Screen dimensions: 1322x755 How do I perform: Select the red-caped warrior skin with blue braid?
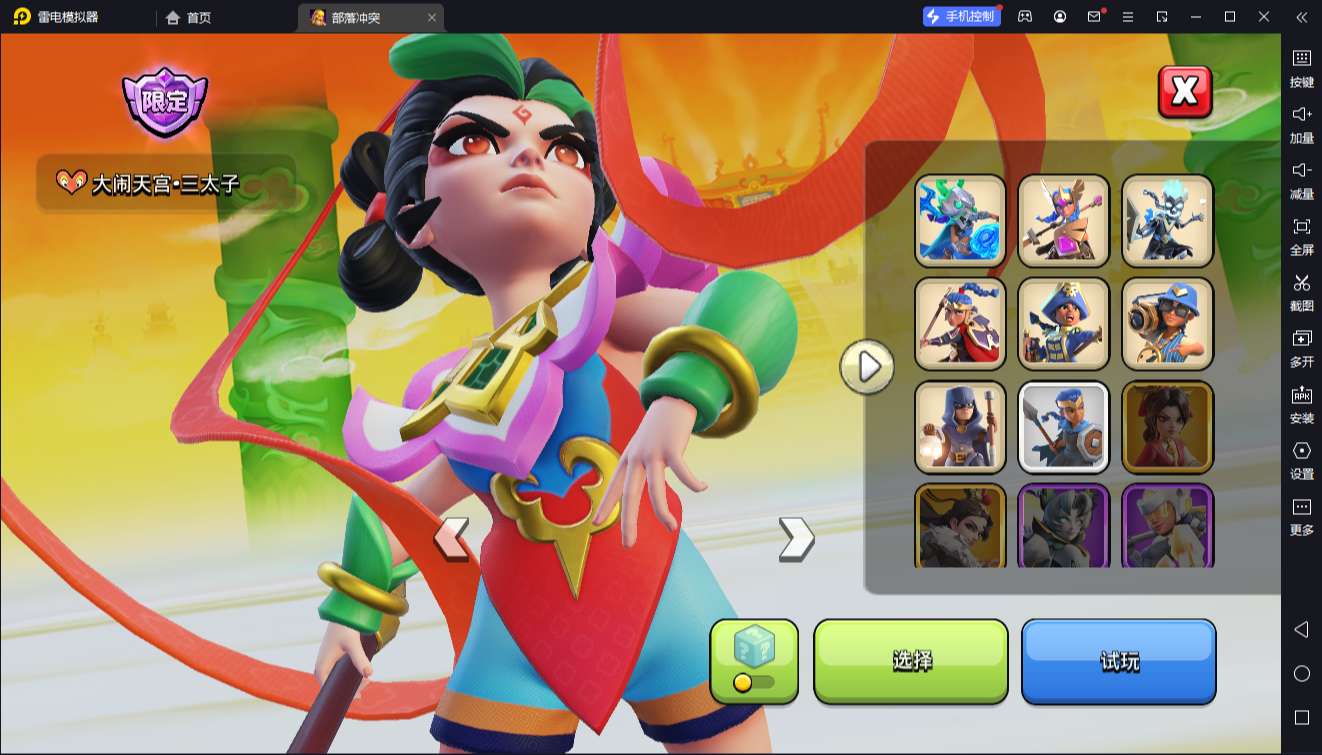[960, 324]
